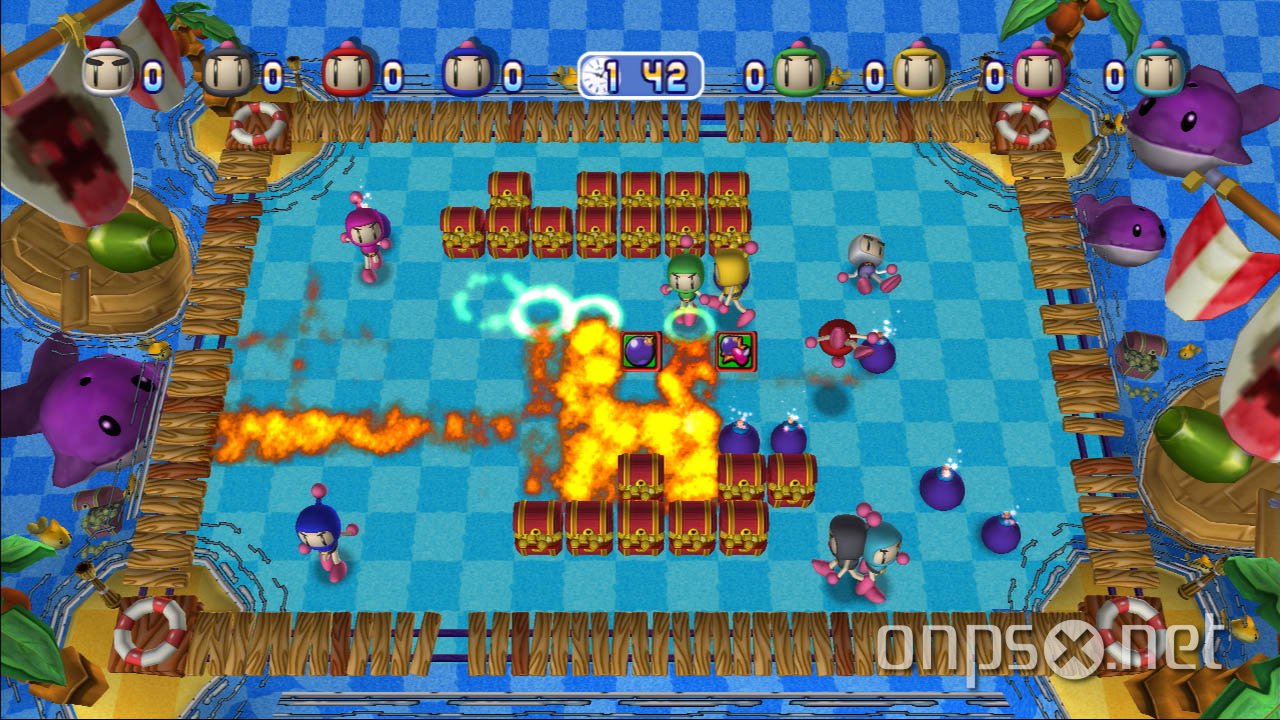1280x720 pixels.
Task: Click the Blue Bomberman portrait
Action: (467, 70)
